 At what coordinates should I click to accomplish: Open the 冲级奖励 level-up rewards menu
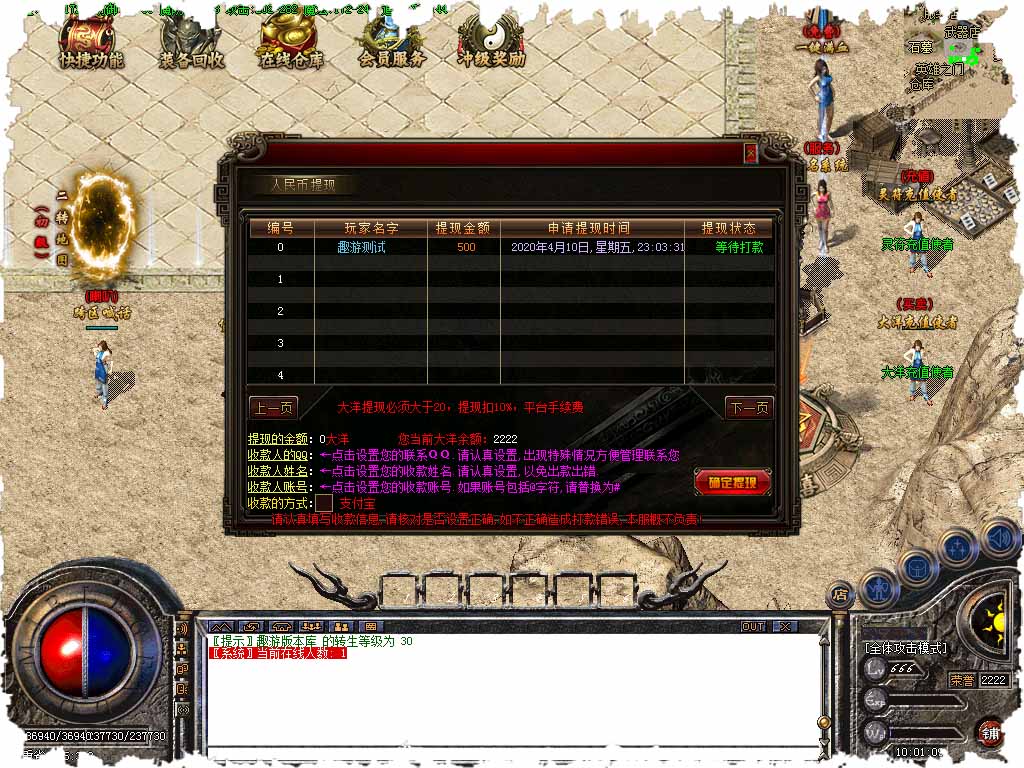(490, 42)
